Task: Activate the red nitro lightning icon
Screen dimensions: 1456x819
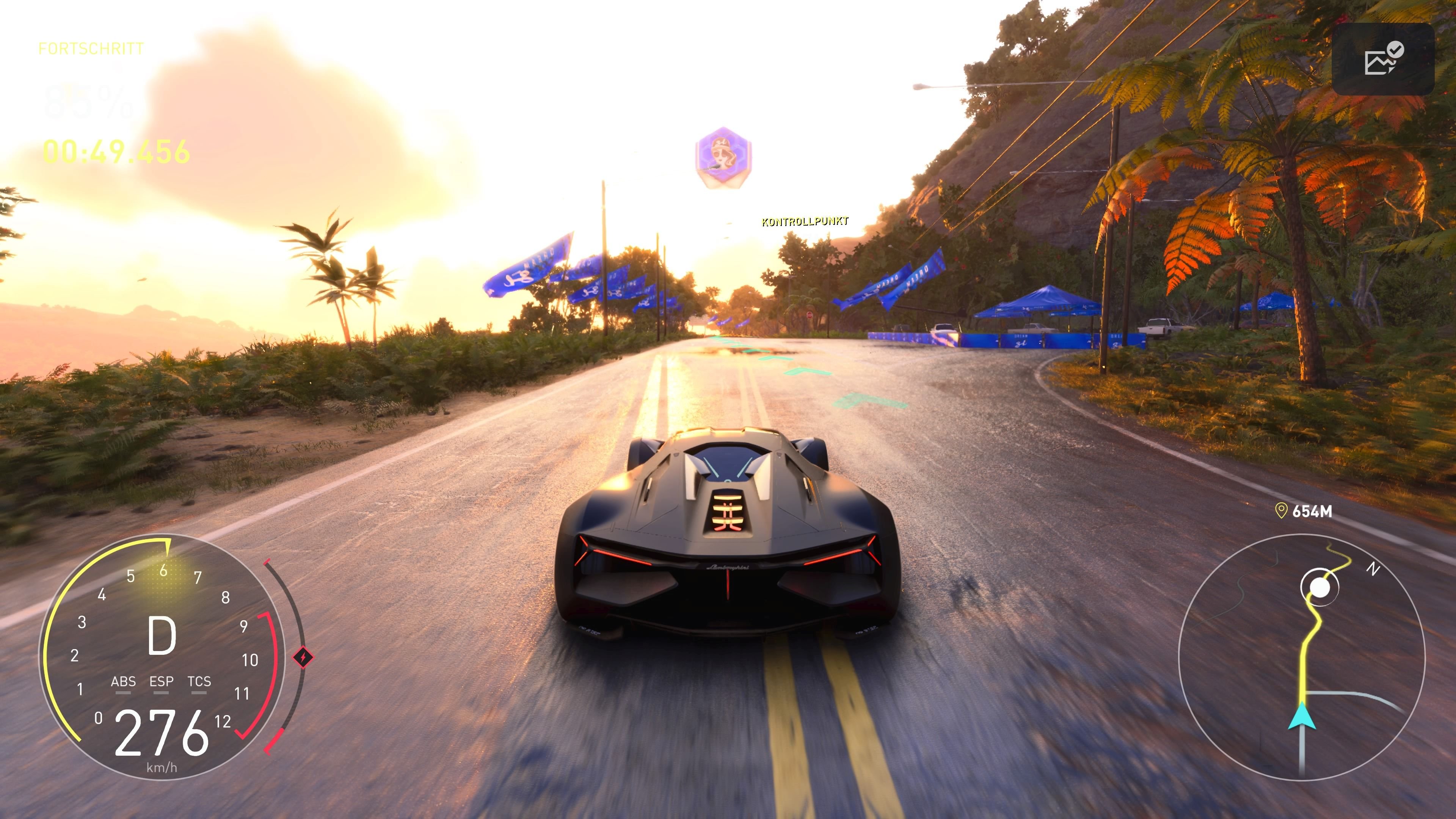Action: tap(303, 657)
